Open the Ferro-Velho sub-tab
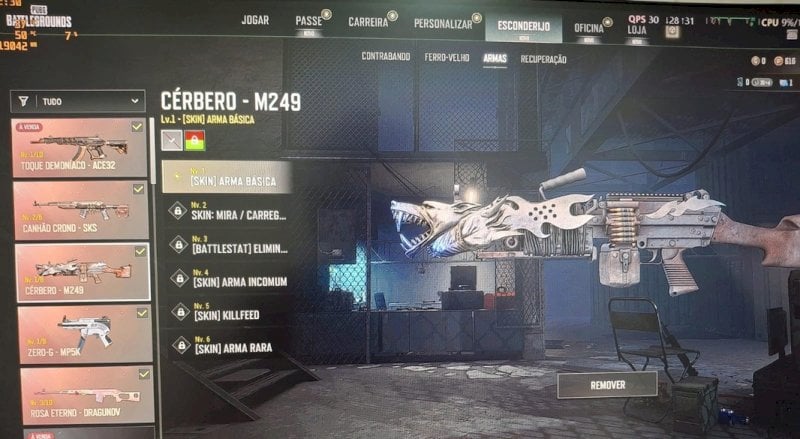Viewport: 800px width, 439px height. (x=445, y=58)
